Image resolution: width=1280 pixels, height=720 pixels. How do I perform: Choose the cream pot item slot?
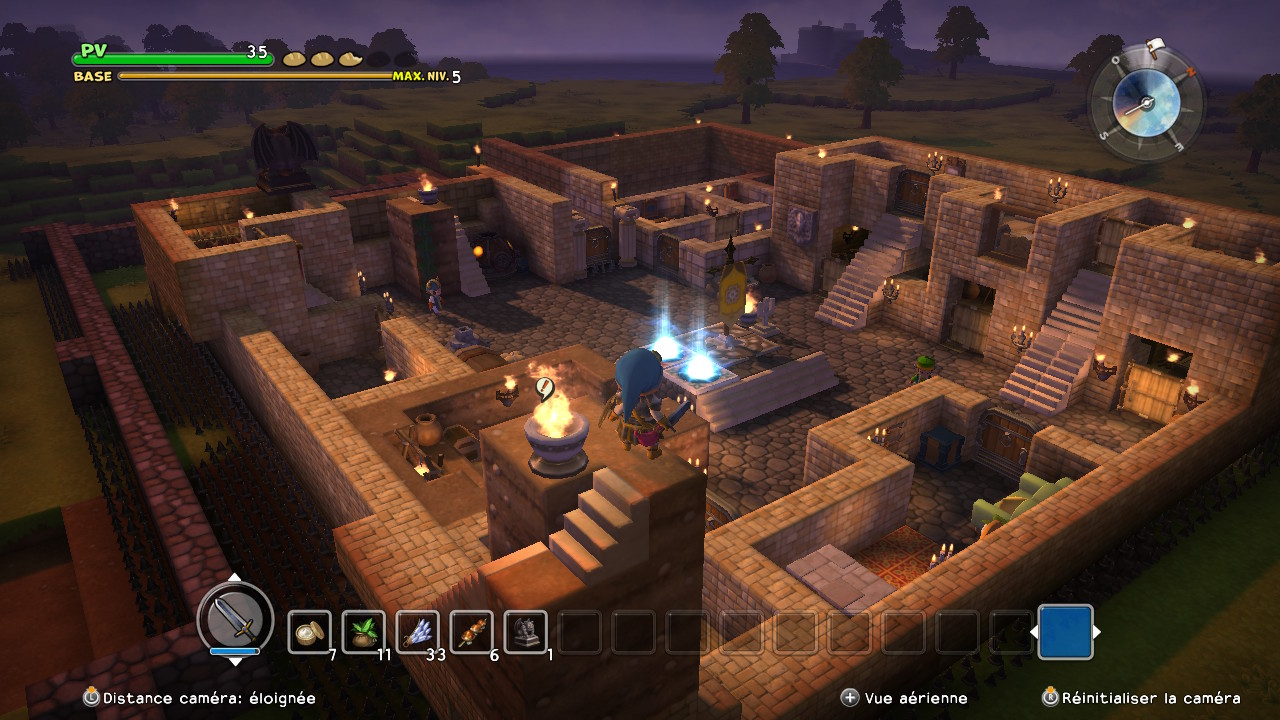[310, 632]
